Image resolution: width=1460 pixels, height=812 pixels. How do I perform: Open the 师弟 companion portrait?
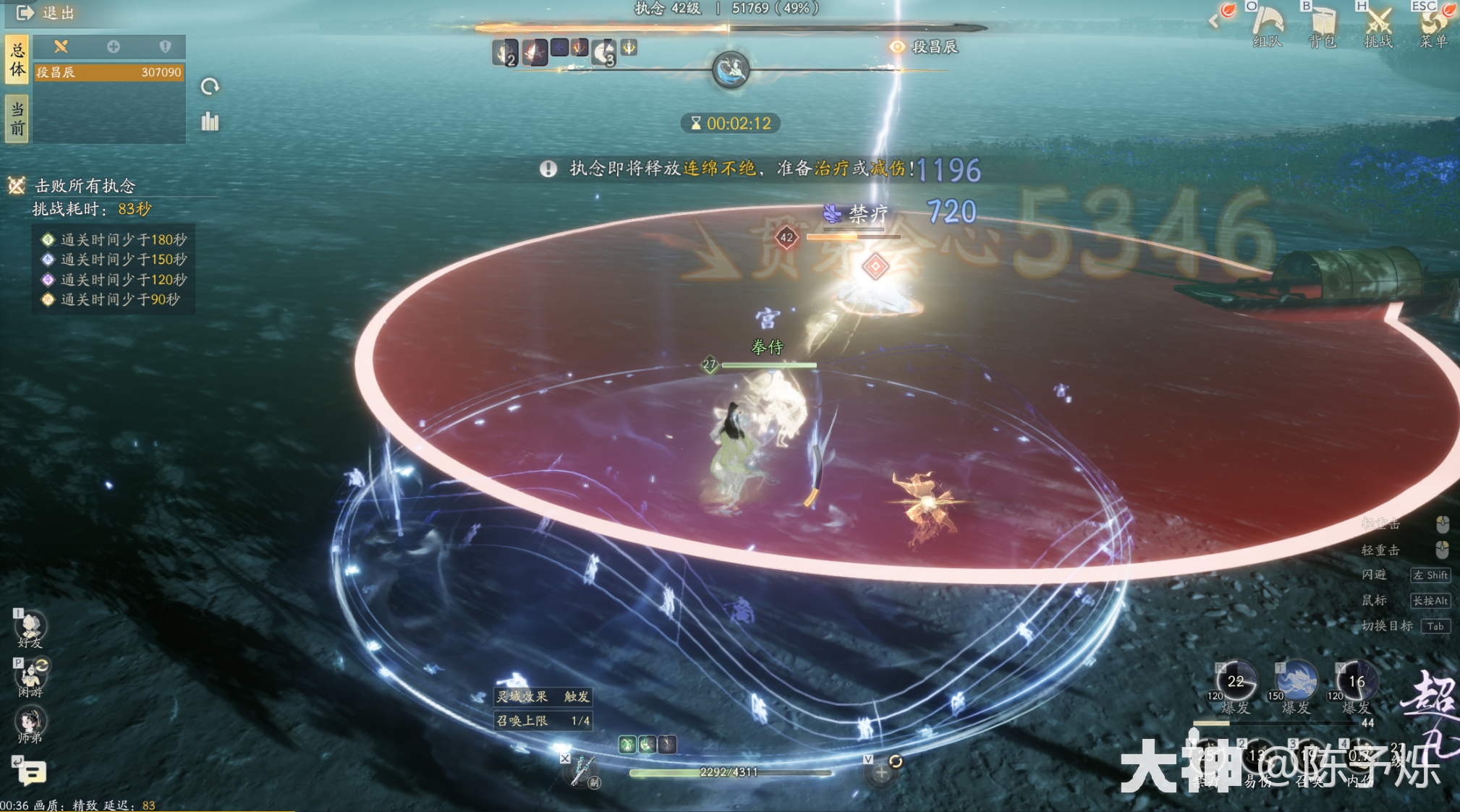30,723
